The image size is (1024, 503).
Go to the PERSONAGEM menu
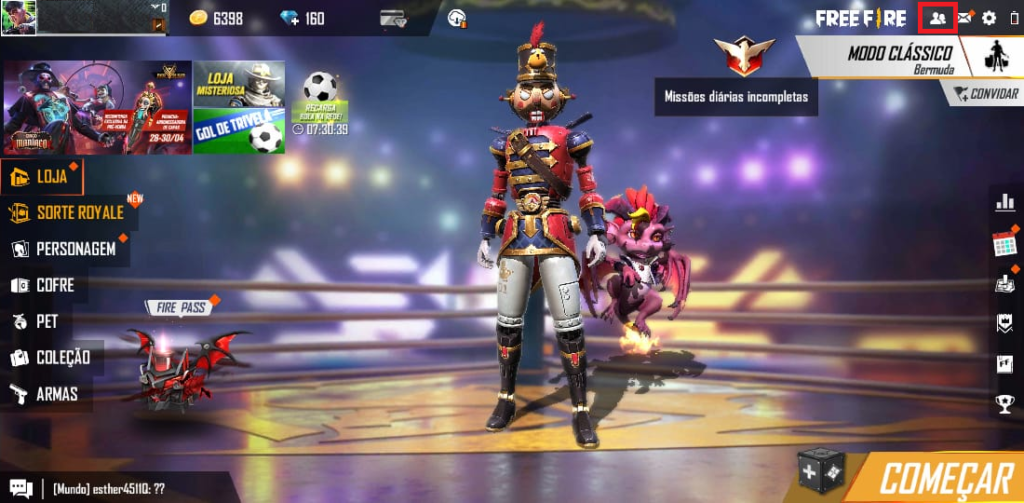click(64, 249)
